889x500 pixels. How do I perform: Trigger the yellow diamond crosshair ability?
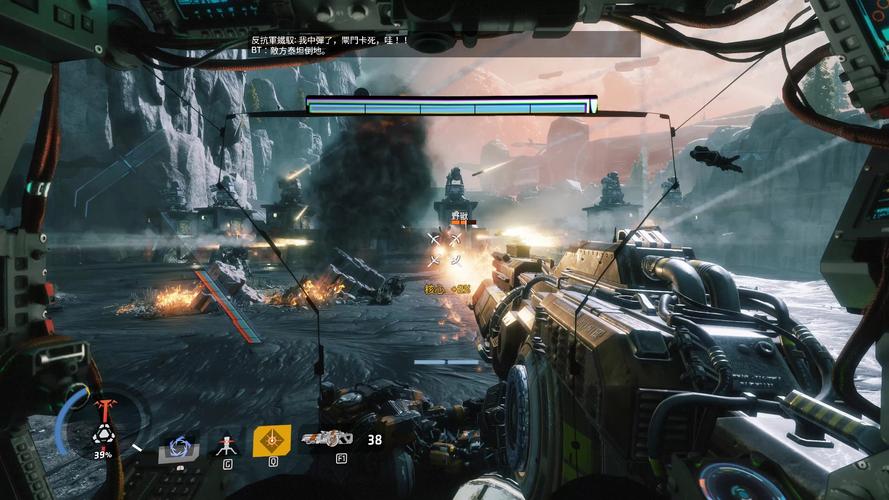[270, 440]
